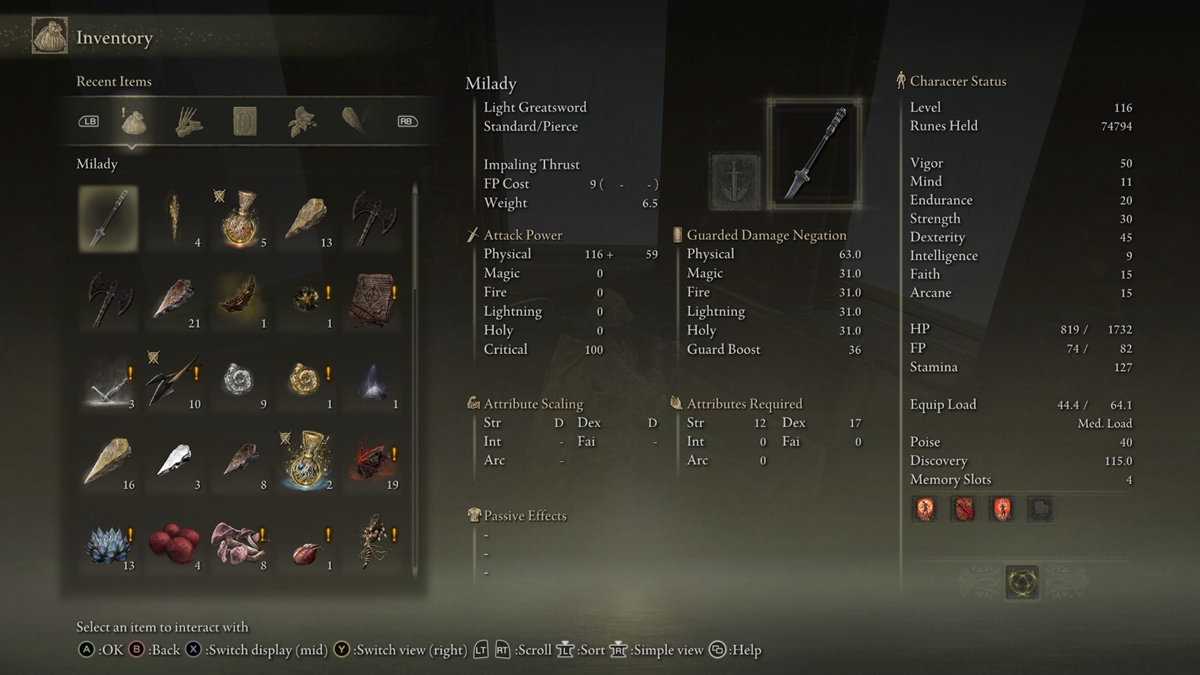
Task: Select the blue lotus flower item
Action: 108,544
